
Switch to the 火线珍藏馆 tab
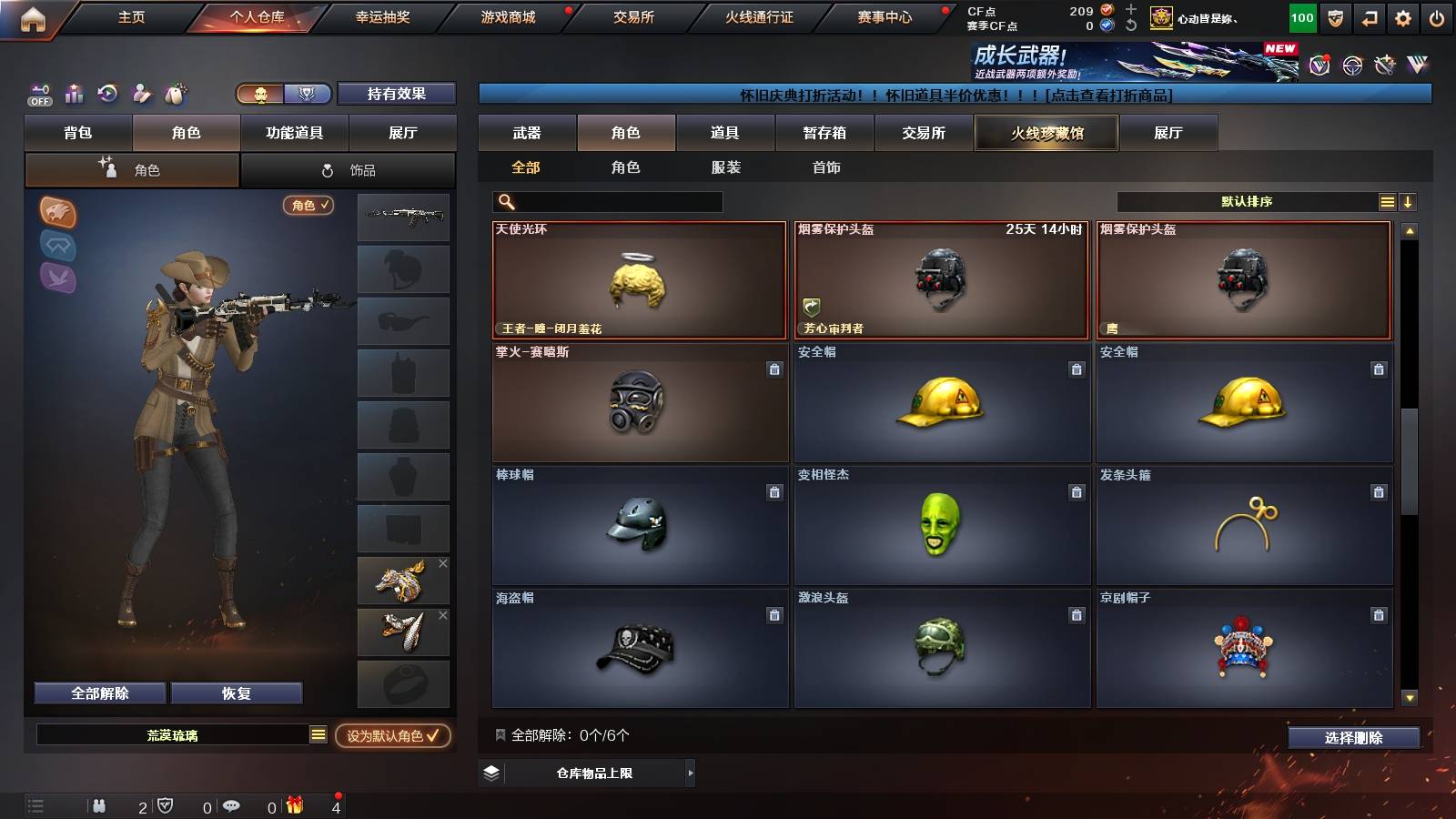pyautogui.click(x=1046, y=133)
